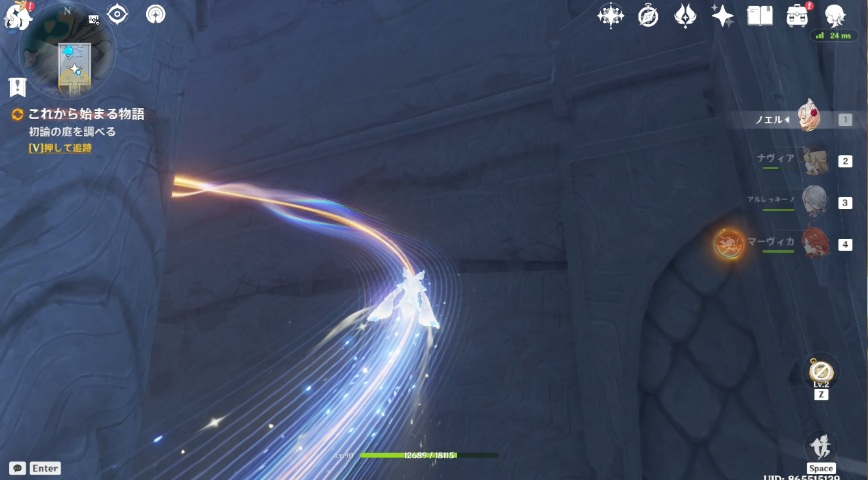Open the sparkle wish icon
The width and height of the screenshot is (868, 480).
click(722, 15)
